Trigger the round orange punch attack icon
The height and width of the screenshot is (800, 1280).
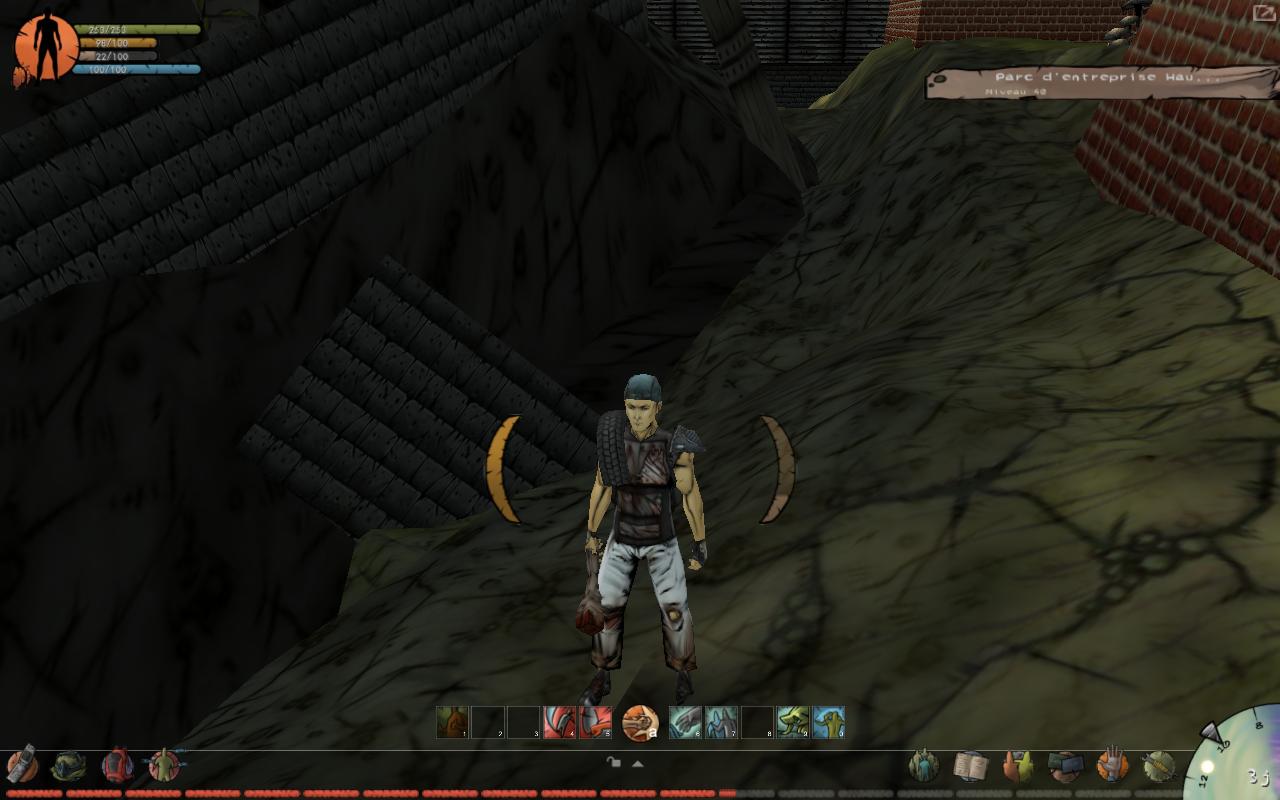[640, 722]
